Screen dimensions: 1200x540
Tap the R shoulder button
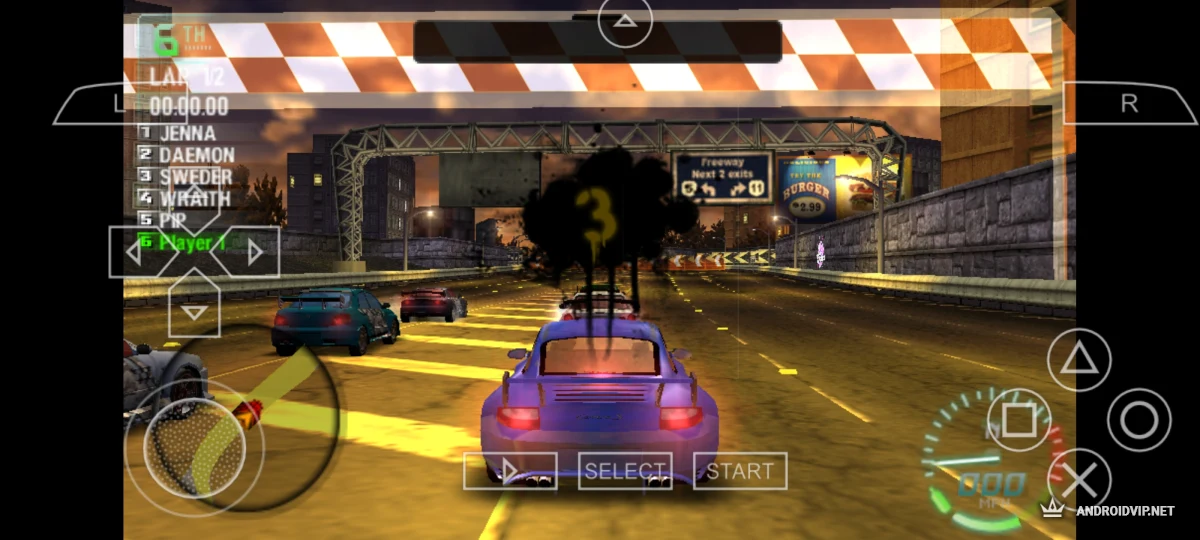(1128, 104)
